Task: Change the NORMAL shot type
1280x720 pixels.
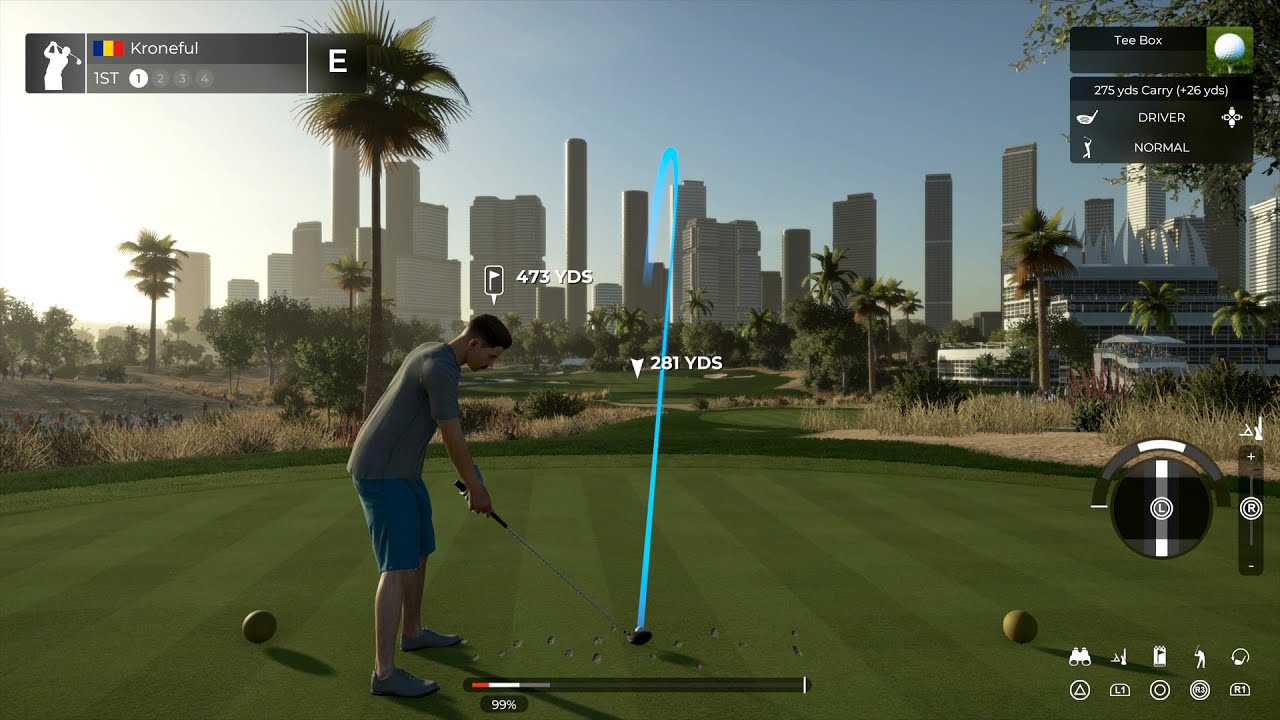Action: tap(1160, 147)
